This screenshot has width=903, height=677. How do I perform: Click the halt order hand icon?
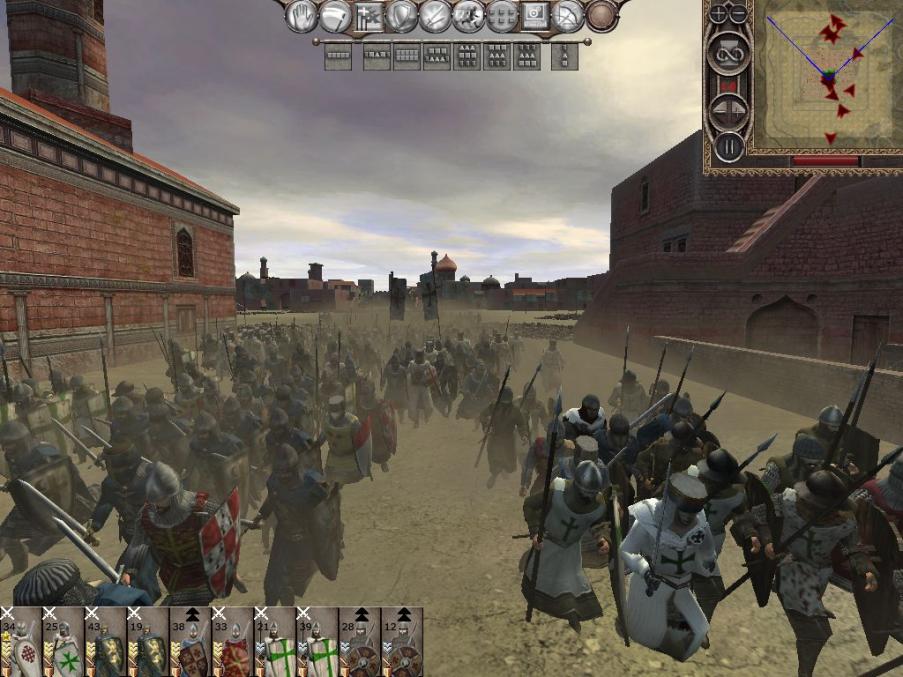point(302,16)
